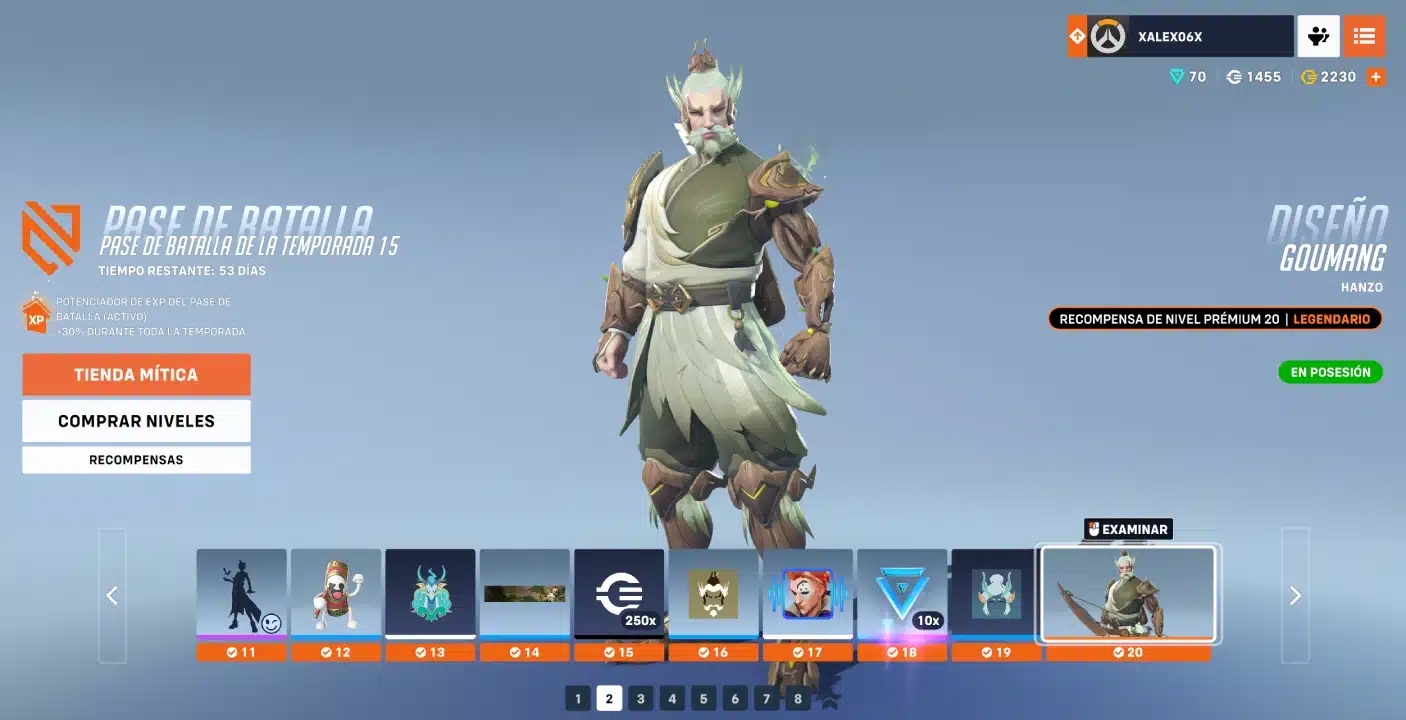The image size is (1406, 720).
Task: Open the social friends menu icon
Action: click(x=1318, y=37)
